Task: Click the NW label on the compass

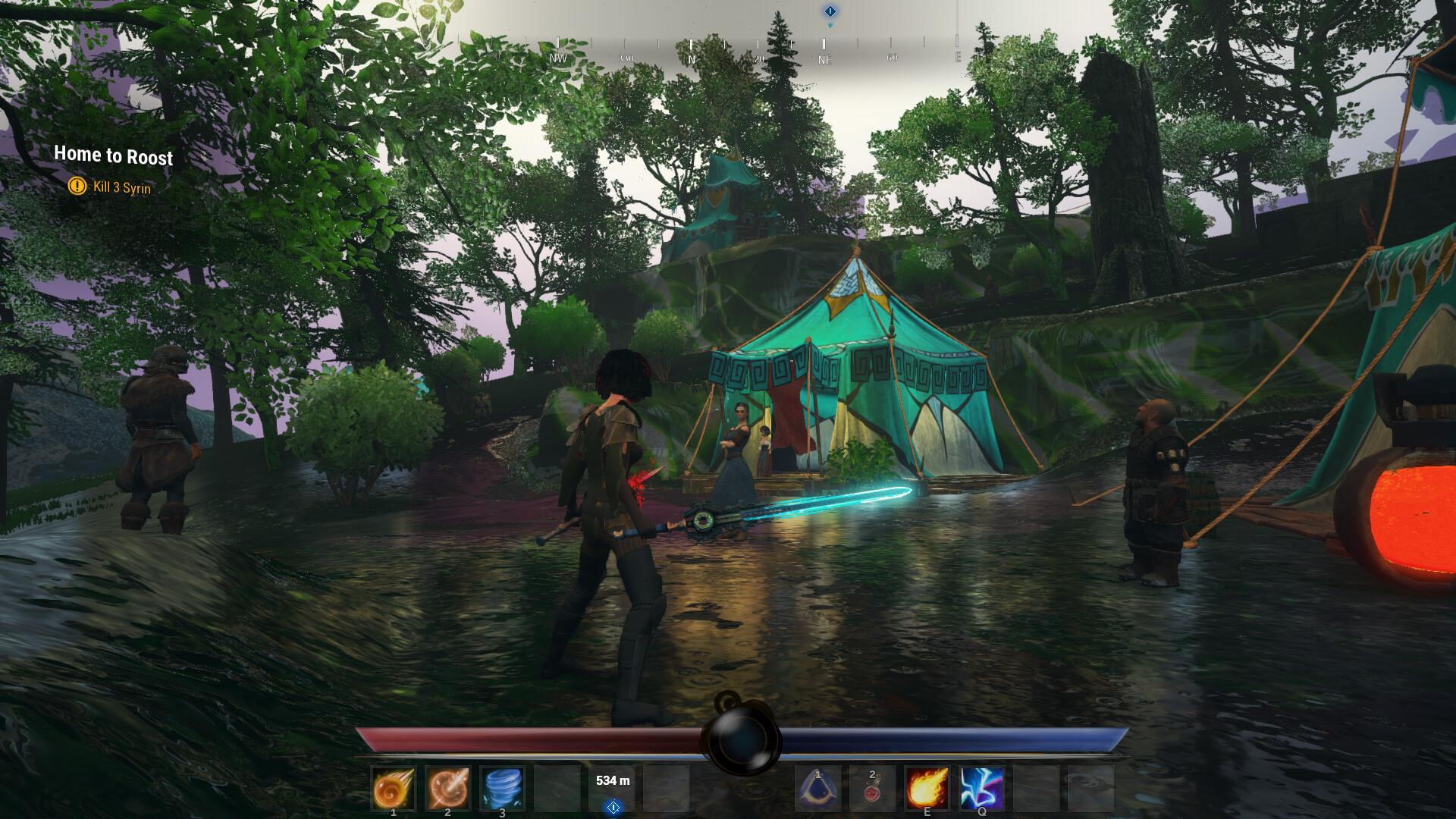Action: (x=557, y=58)
